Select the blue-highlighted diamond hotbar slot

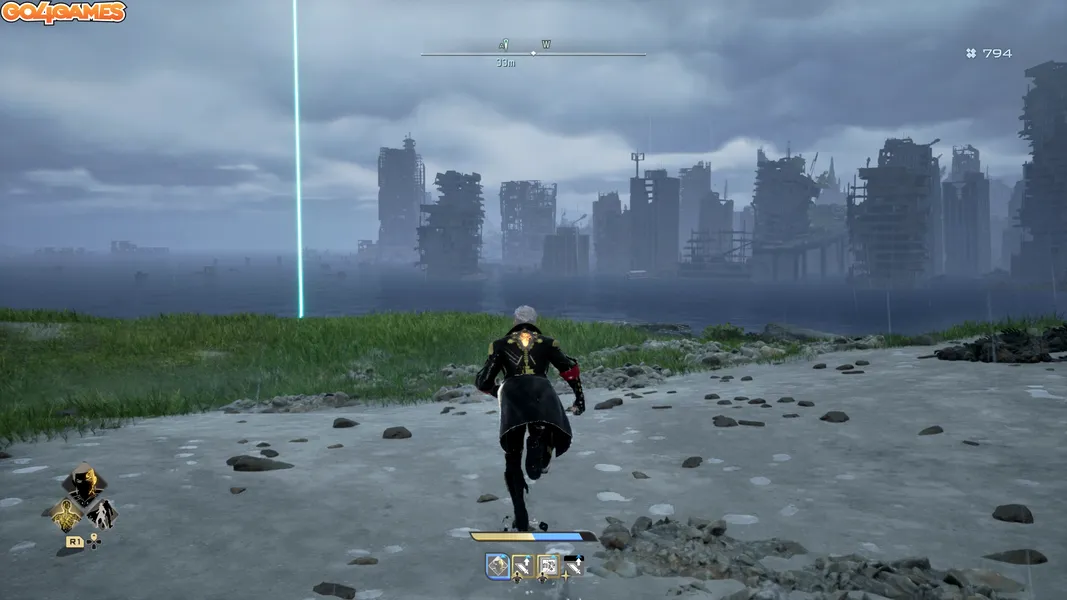497,567
